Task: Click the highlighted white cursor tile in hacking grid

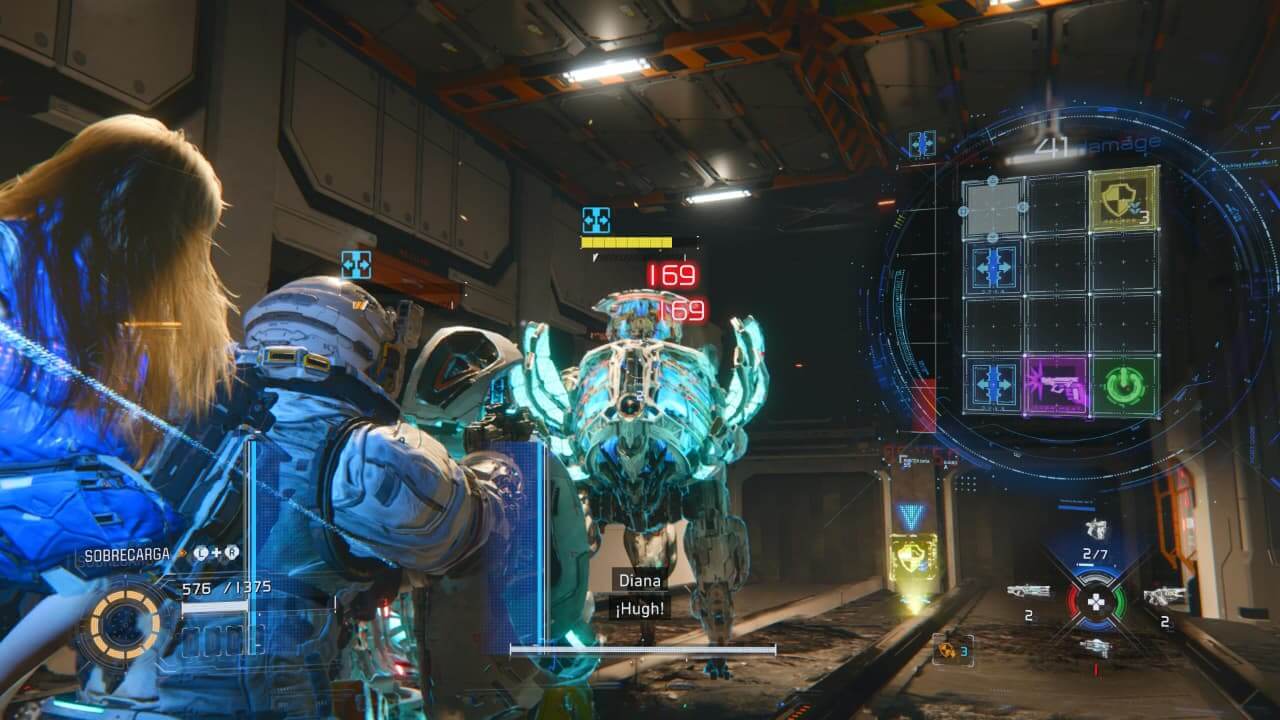Action: 993,209
